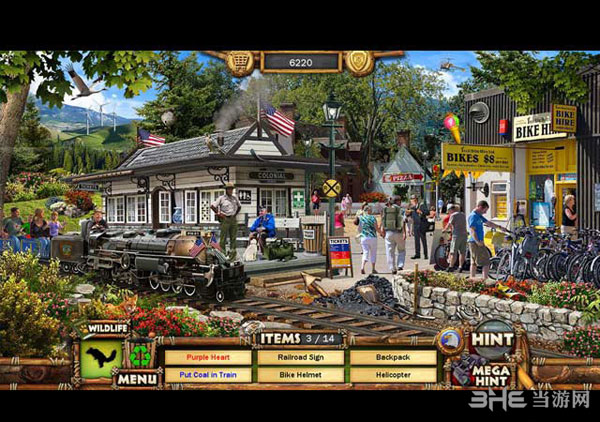
Task: Pick the Backpack item entry
Action: click(392, 357)
